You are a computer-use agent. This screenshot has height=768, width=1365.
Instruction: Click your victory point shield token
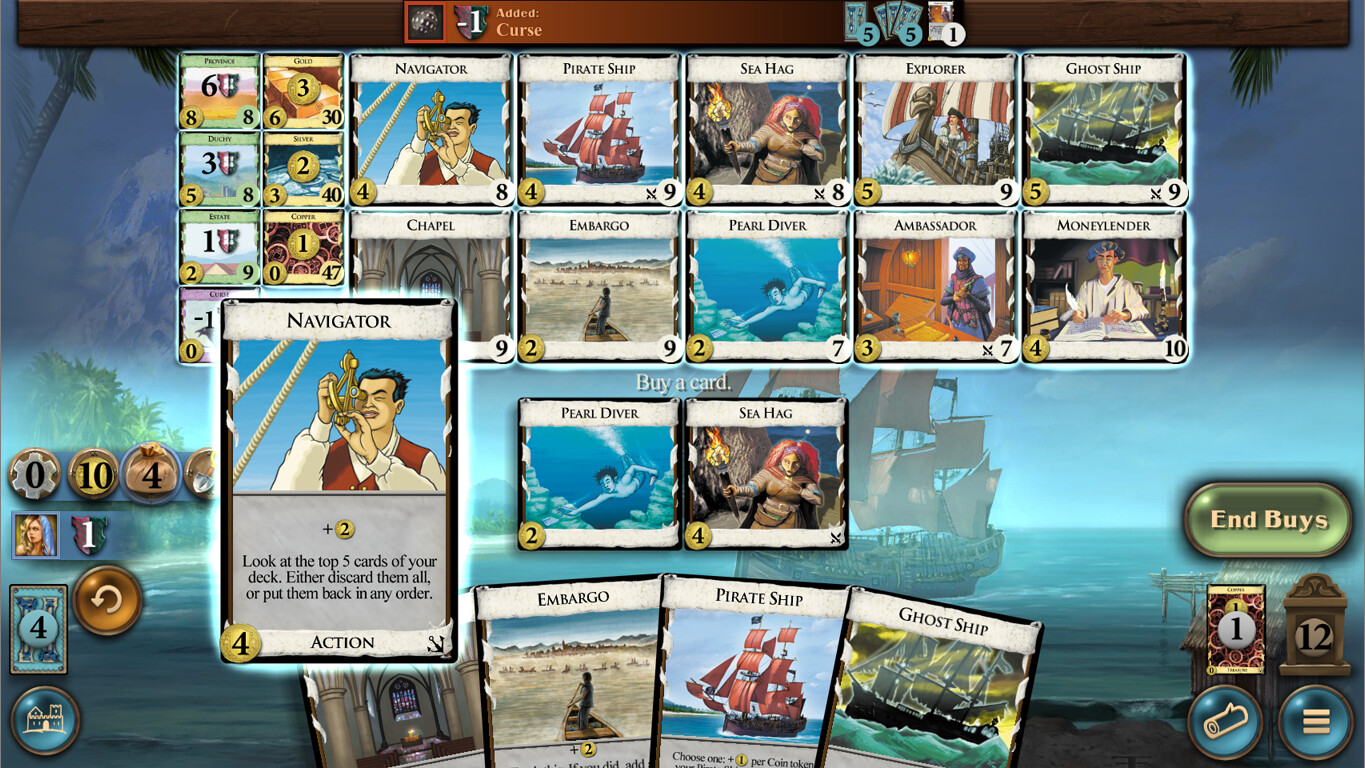(89, 535)
